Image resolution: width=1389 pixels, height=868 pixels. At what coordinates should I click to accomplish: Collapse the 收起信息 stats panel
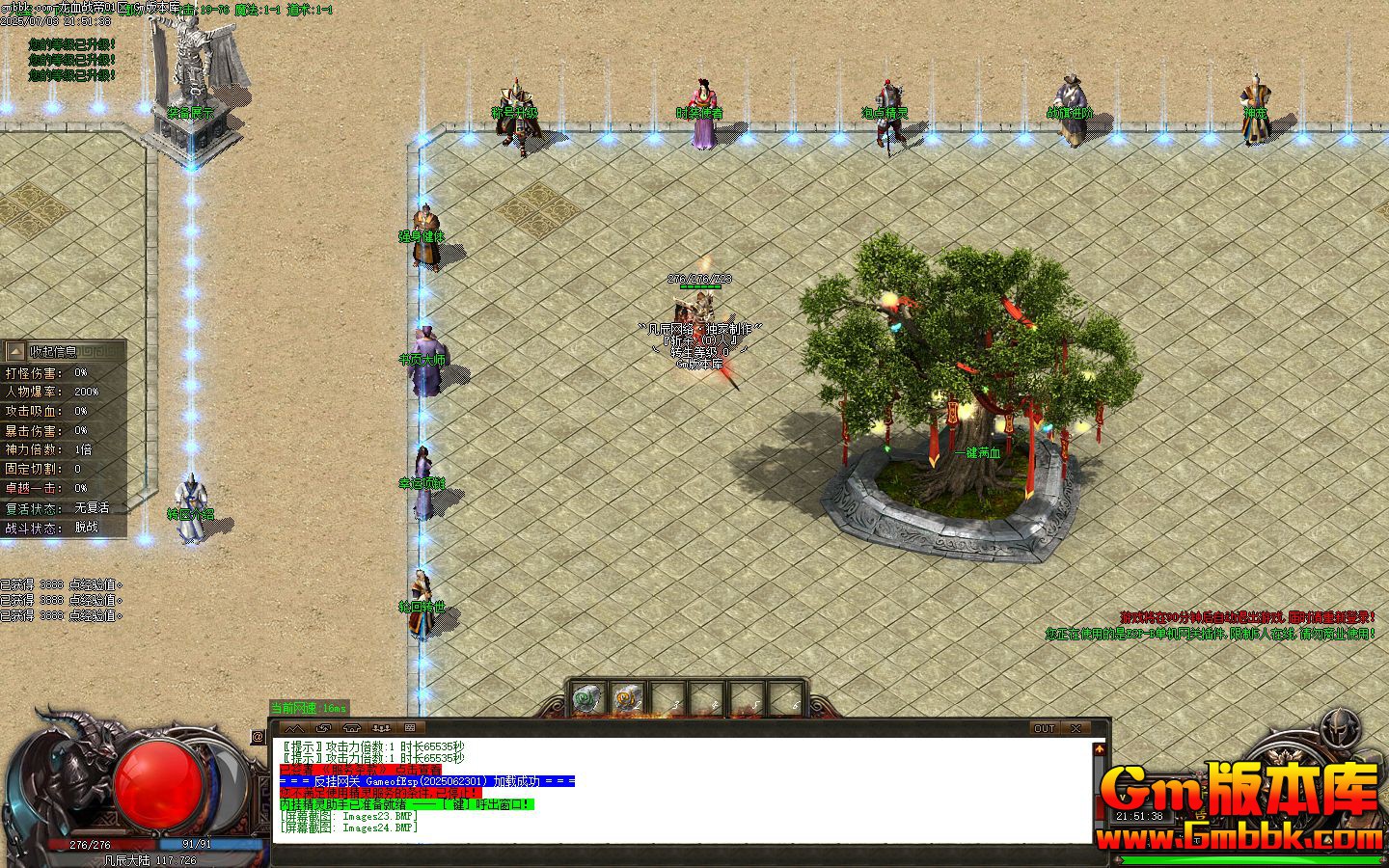pos(15,352)
